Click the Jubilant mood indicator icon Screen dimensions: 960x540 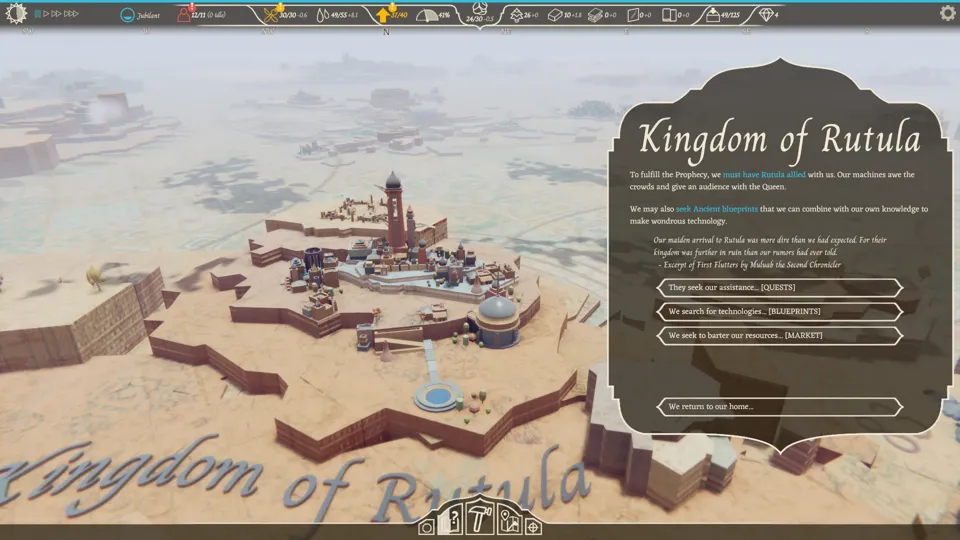click(127, 15)
